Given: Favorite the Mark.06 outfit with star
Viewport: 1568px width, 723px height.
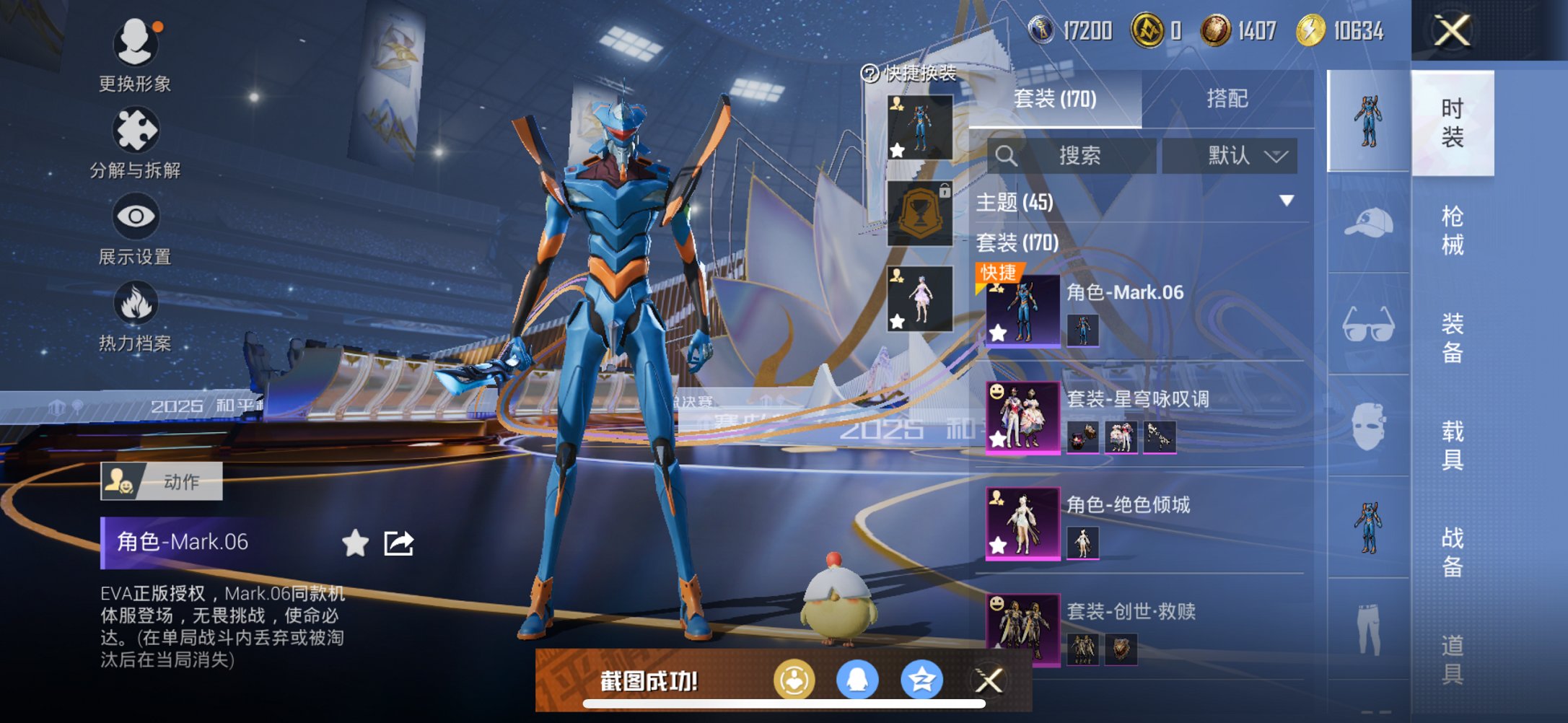Looking at the screenshot, I should tap(355, 543).
